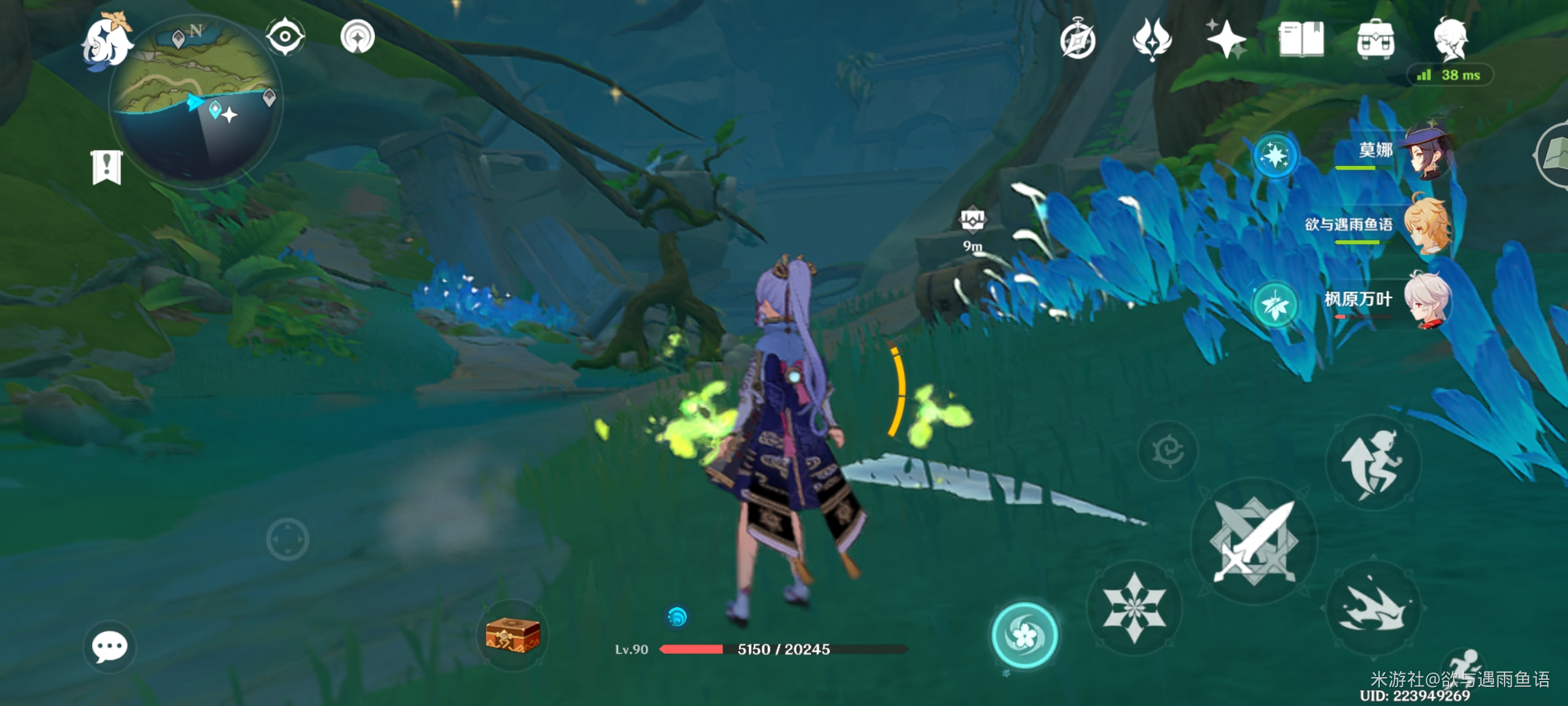Open the chat speech bubble
This screenshot has height=706, width=1568.
[109, 647]
